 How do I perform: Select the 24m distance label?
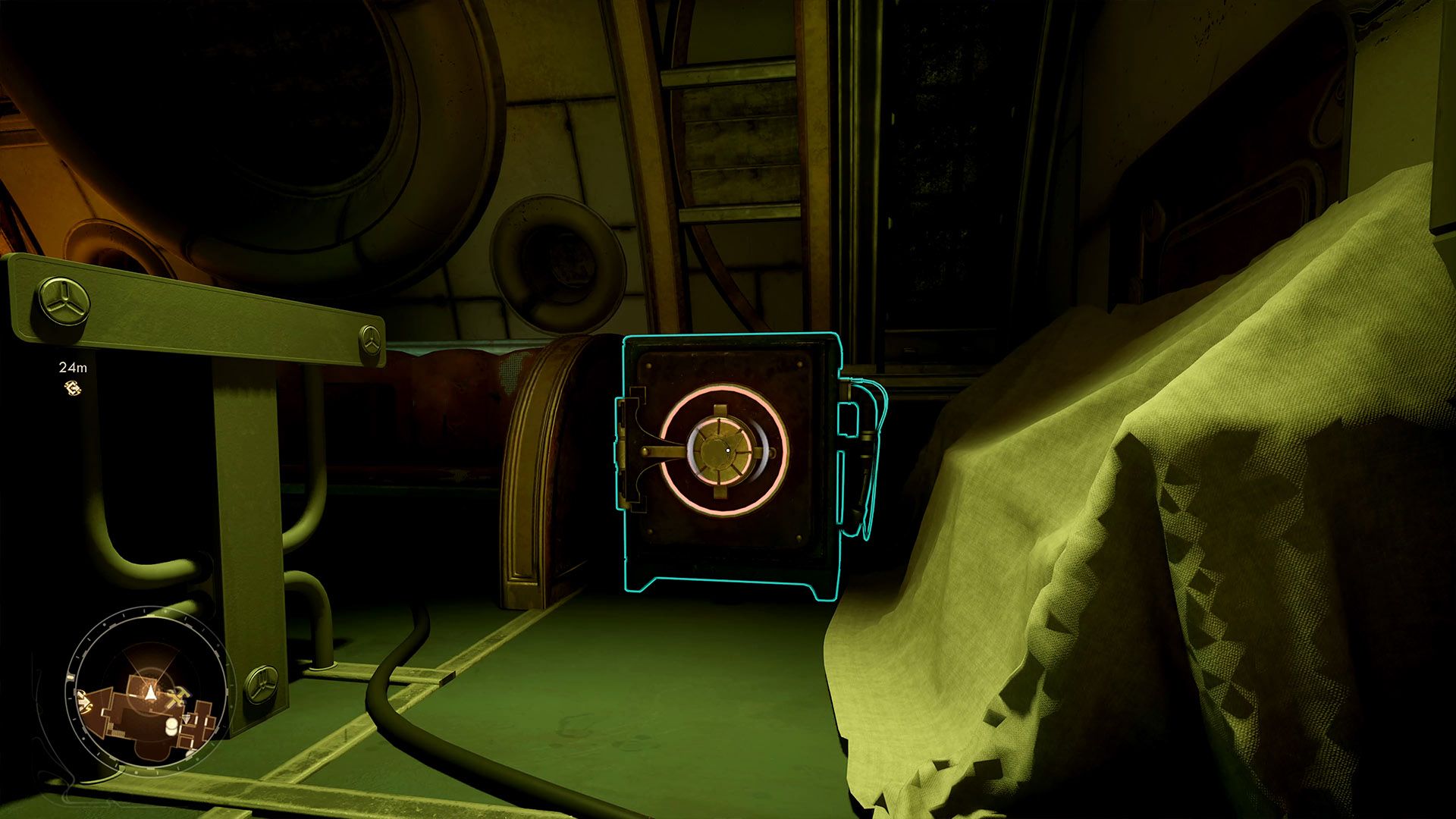73,369
